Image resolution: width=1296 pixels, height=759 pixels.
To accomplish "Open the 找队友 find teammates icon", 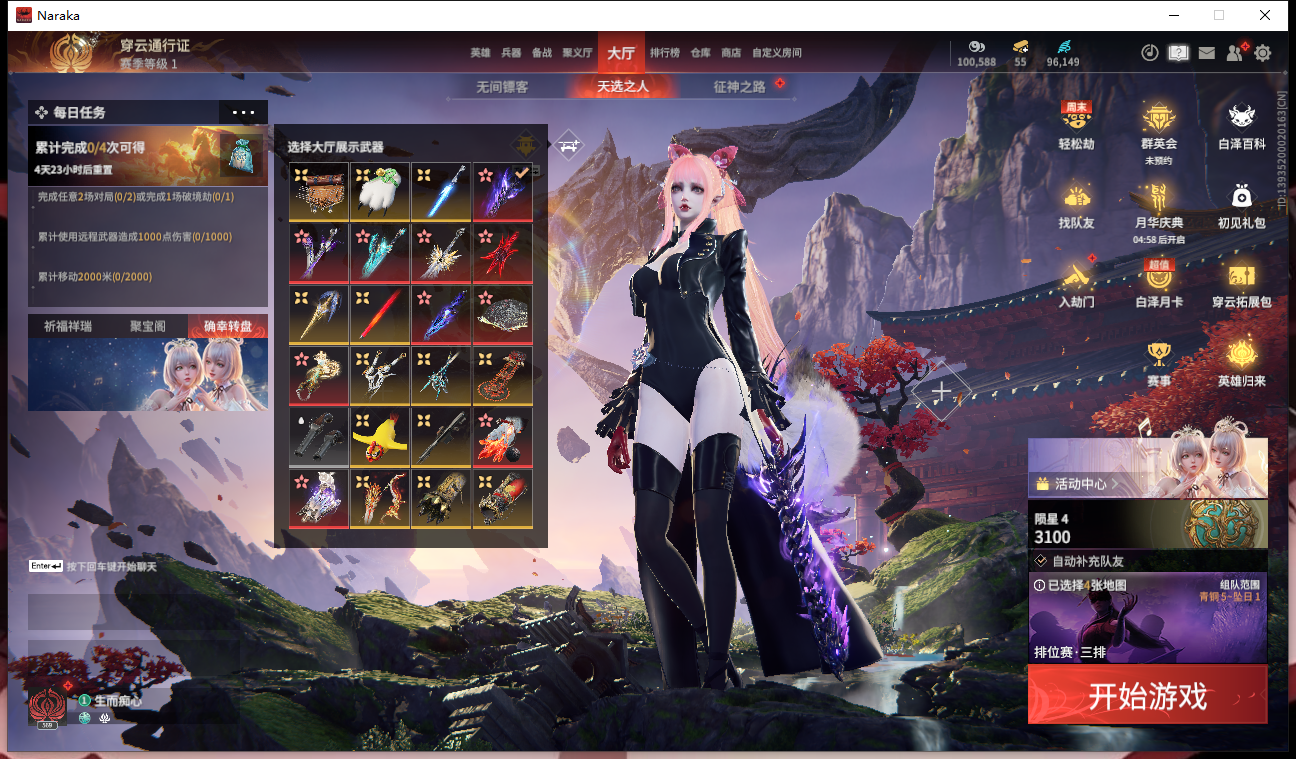I will (1076, 206).
